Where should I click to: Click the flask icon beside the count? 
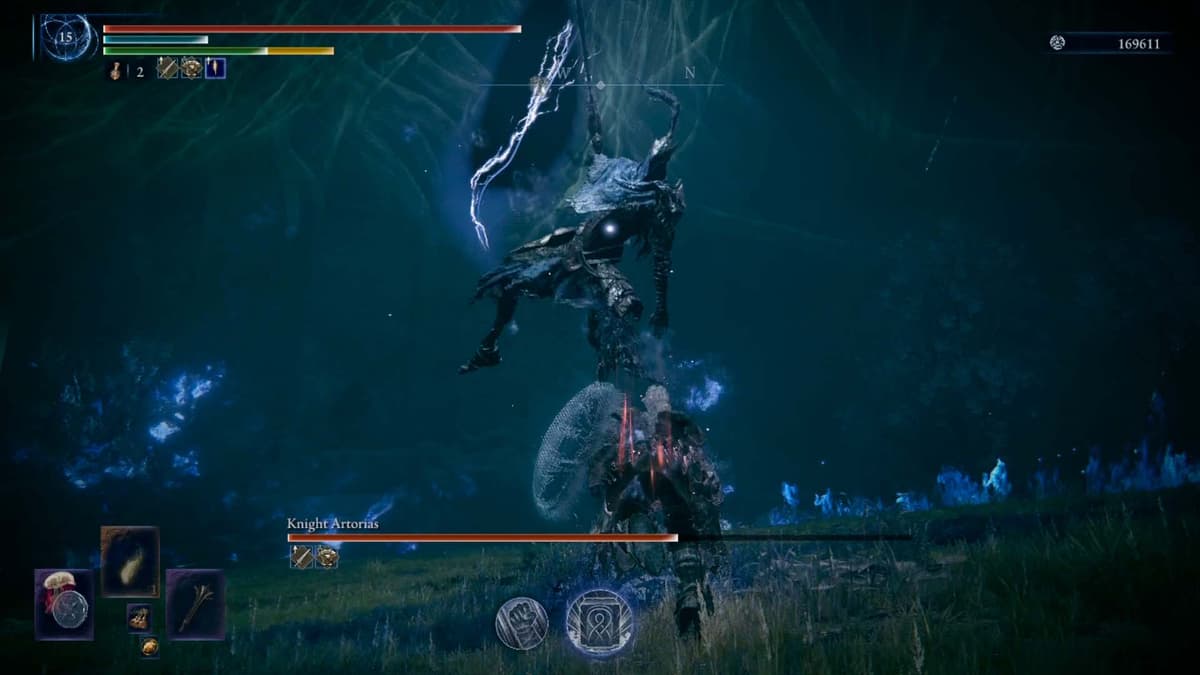(115, 70)
